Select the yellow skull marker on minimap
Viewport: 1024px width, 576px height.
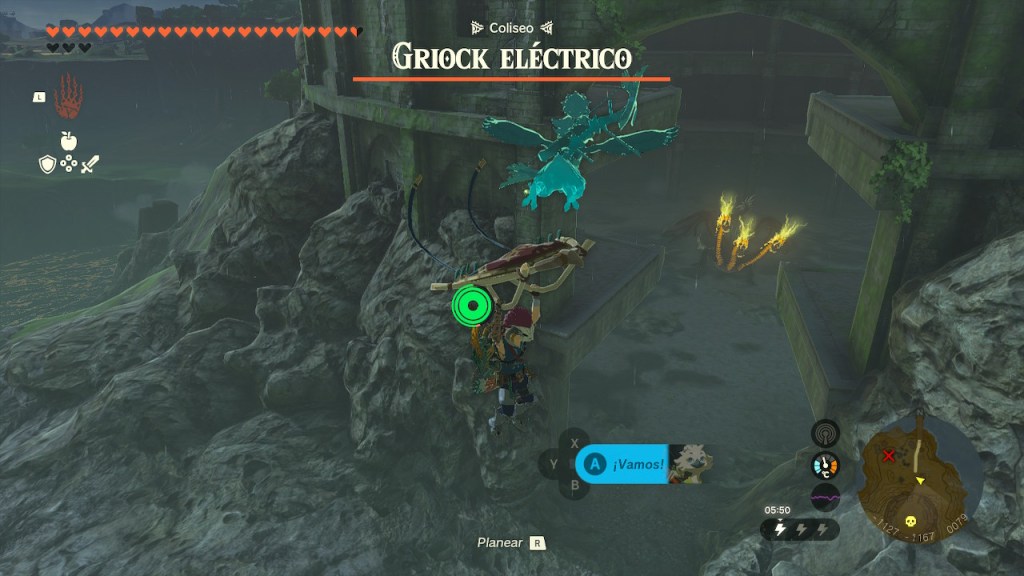(911, 521)
